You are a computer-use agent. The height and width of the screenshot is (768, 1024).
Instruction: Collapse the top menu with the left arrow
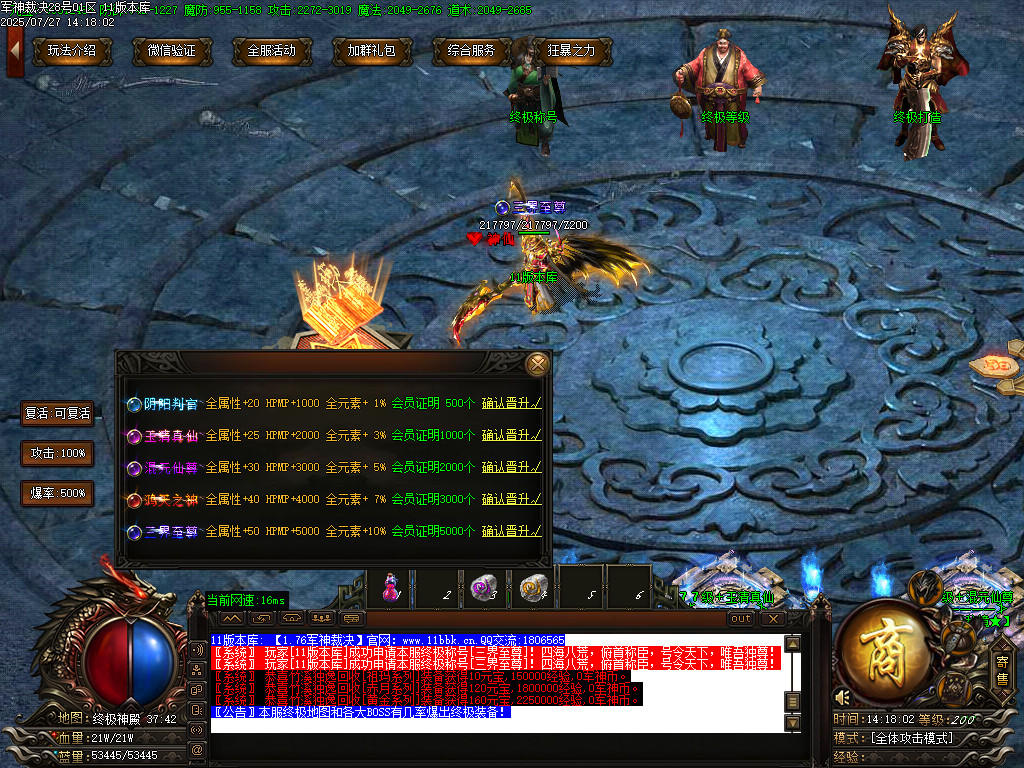pos(14,50)
